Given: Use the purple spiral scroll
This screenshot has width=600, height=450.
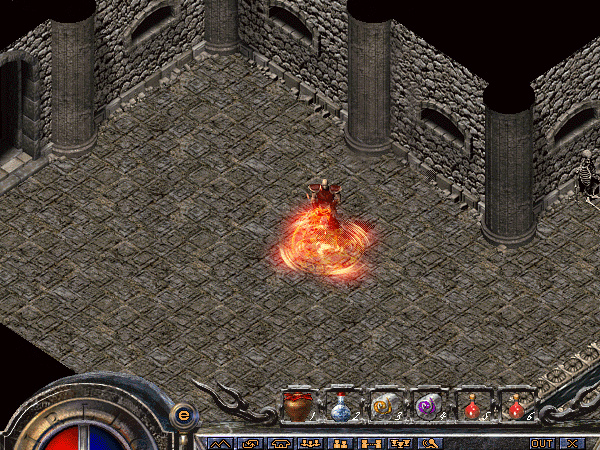Looking at the screenshot, I should (x=428, y=406).
